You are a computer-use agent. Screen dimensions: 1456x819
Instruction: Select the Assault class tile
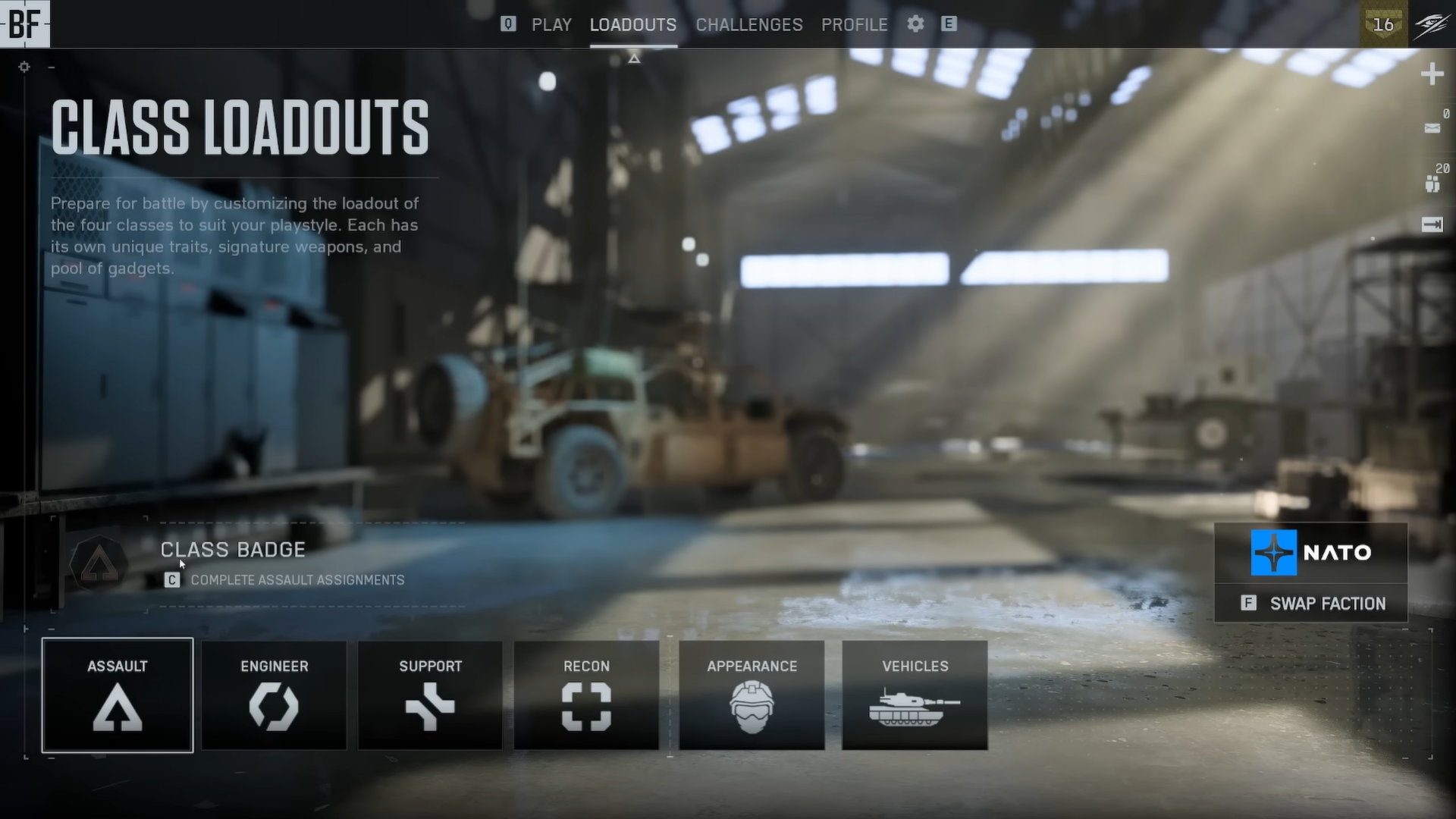(118, 695)
